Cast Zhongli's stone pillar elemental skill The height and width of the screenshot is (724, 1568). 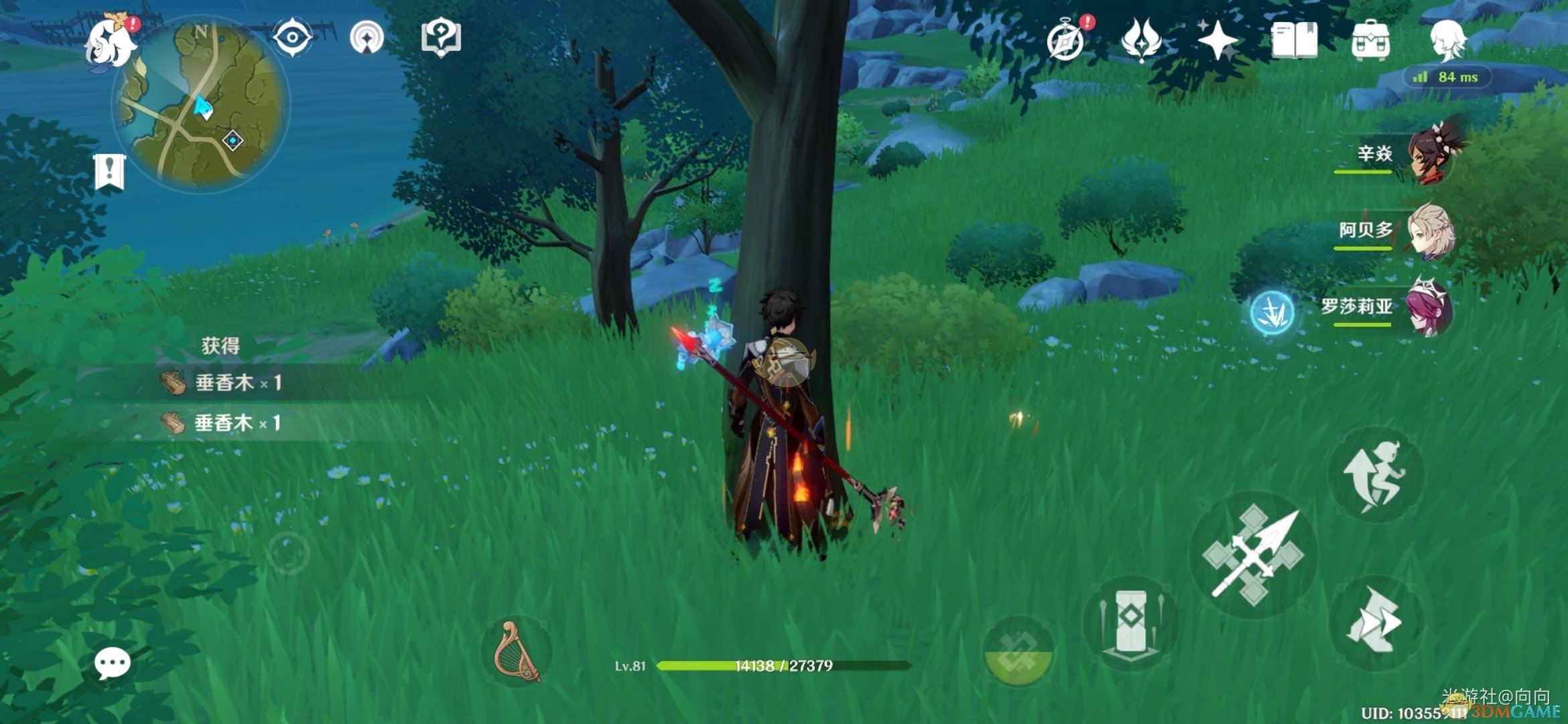pos(1131,623)
